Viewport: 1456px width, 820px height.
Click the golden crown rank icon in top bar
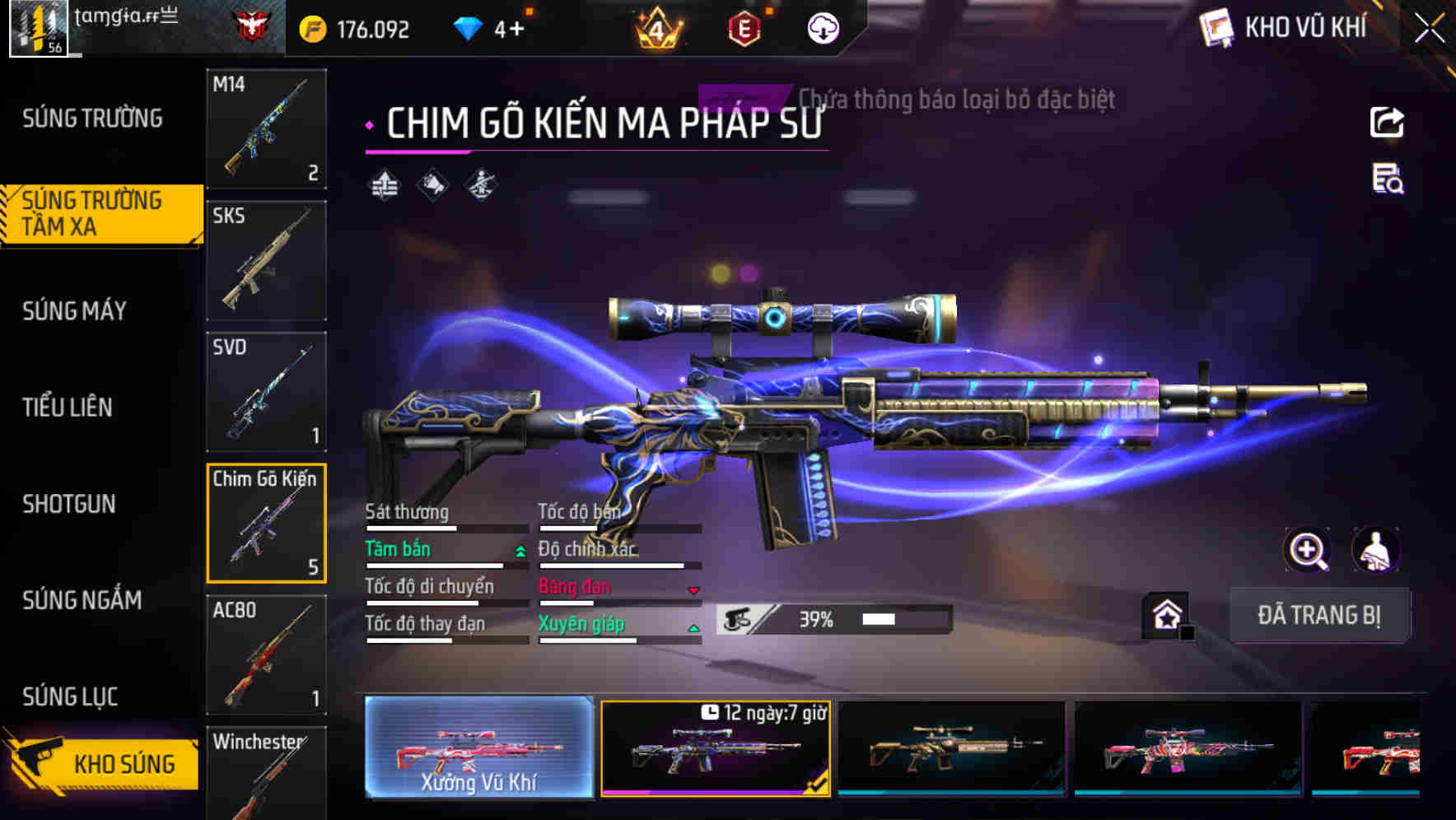pos(659,27)
